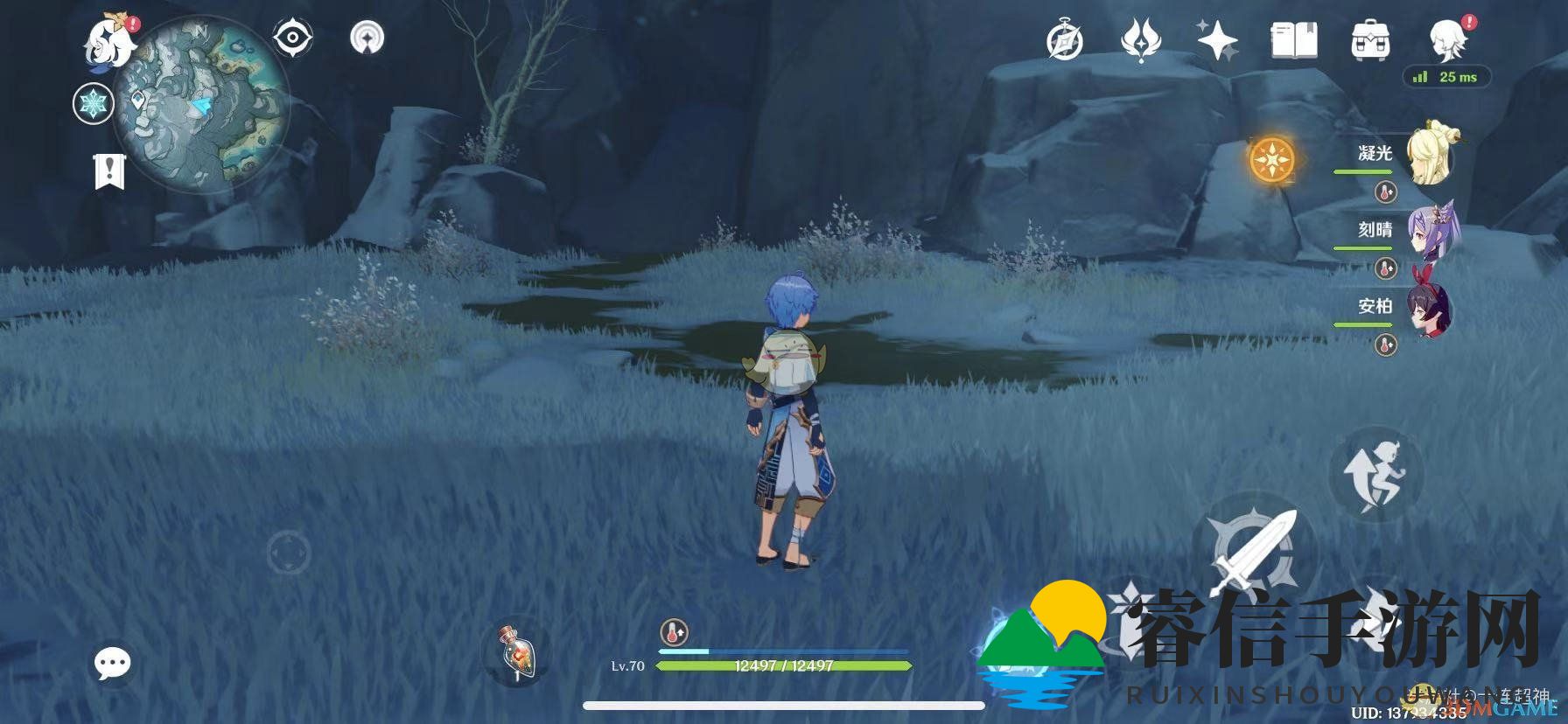1568x724 pixels.
Task: Open the backpack inventory
Action: pyautogui.click(x=1370, y=40)
